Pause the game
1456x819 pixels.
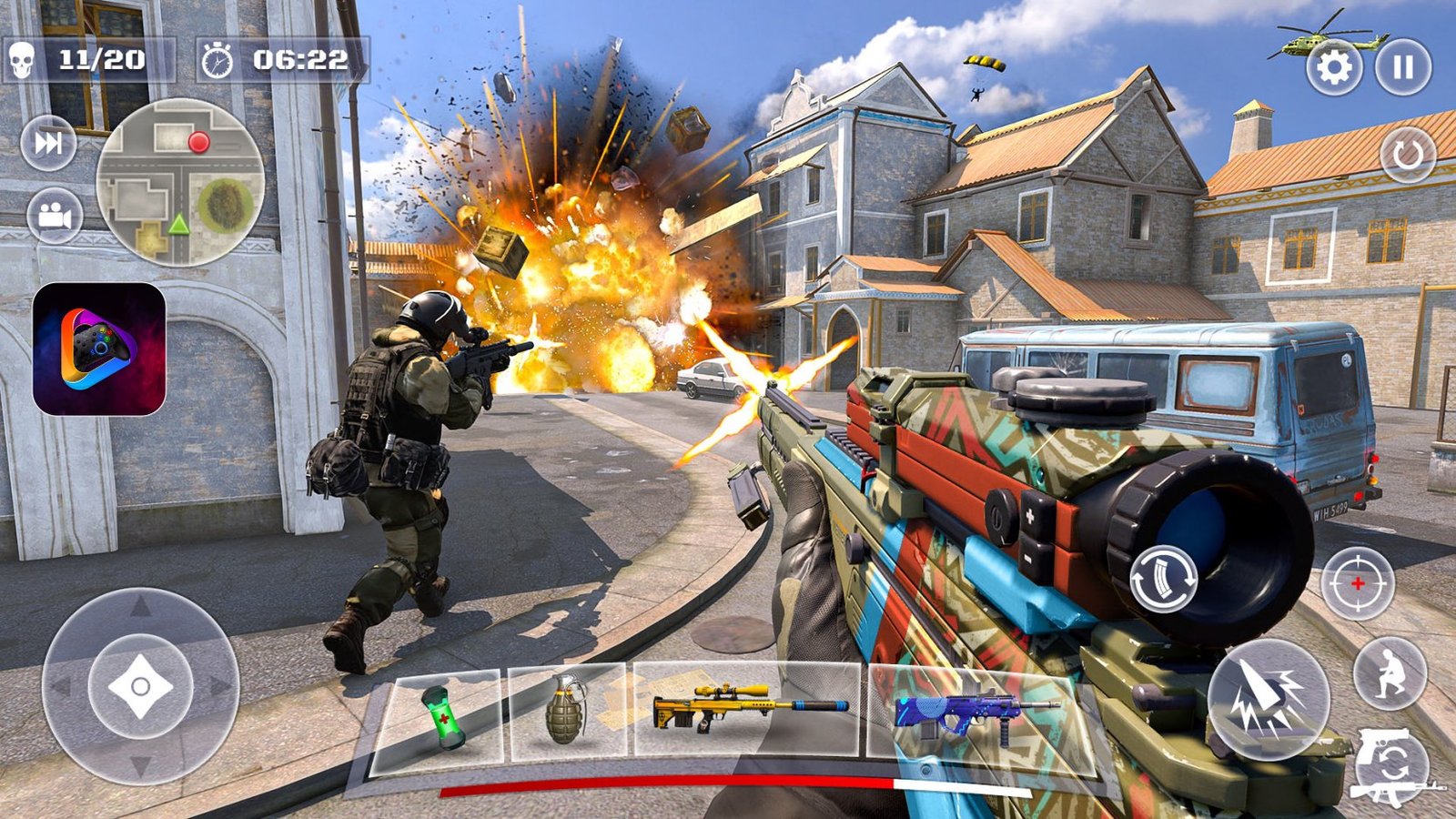pyautogui.click(x=1402, y=67)
